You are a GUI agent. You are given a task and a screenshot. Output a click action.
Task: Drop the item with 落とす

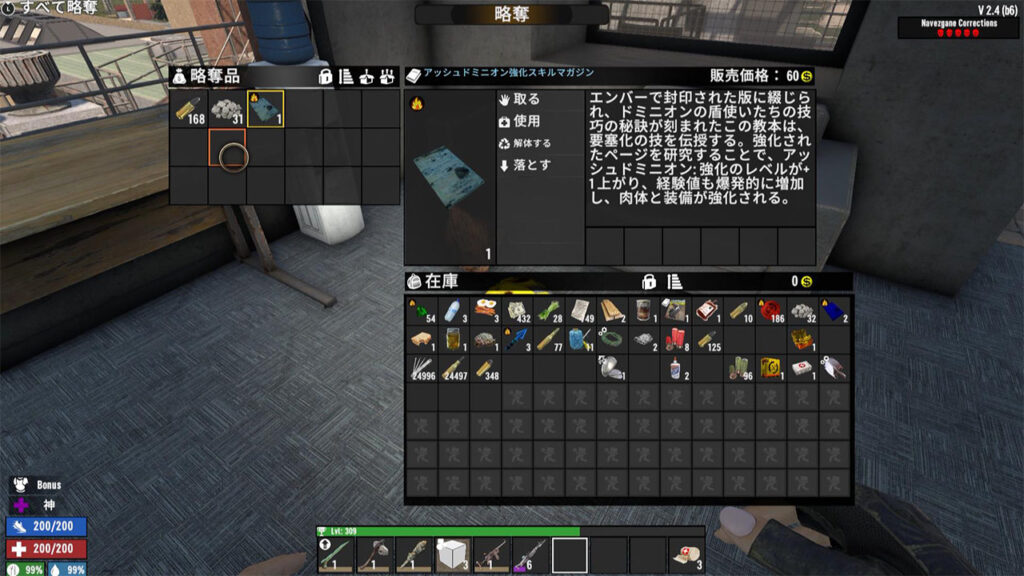point(525,165)
